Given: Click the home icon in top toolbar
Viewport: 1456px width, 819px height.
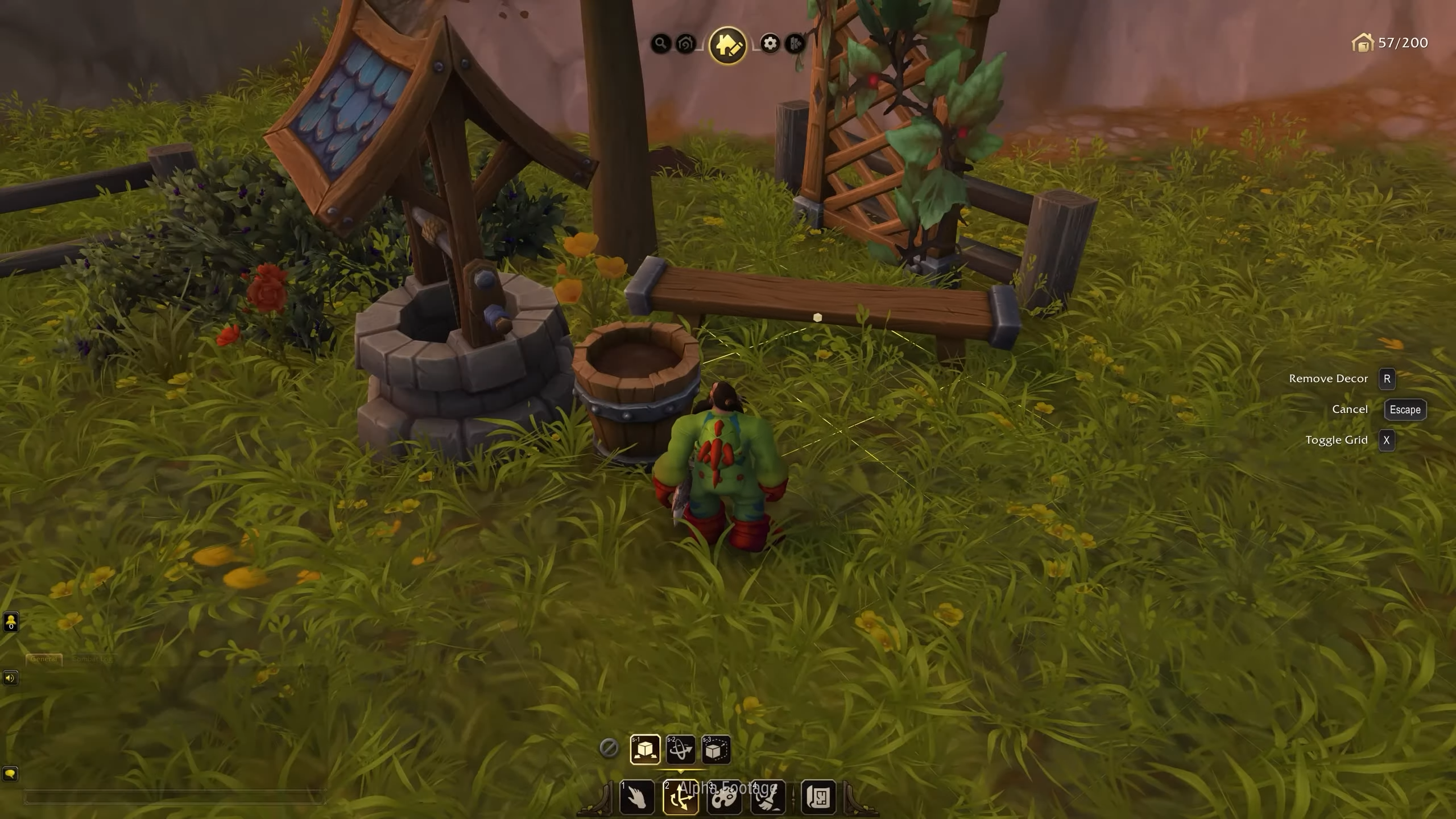Looking at the screenshot, I should tap(685, 44).
